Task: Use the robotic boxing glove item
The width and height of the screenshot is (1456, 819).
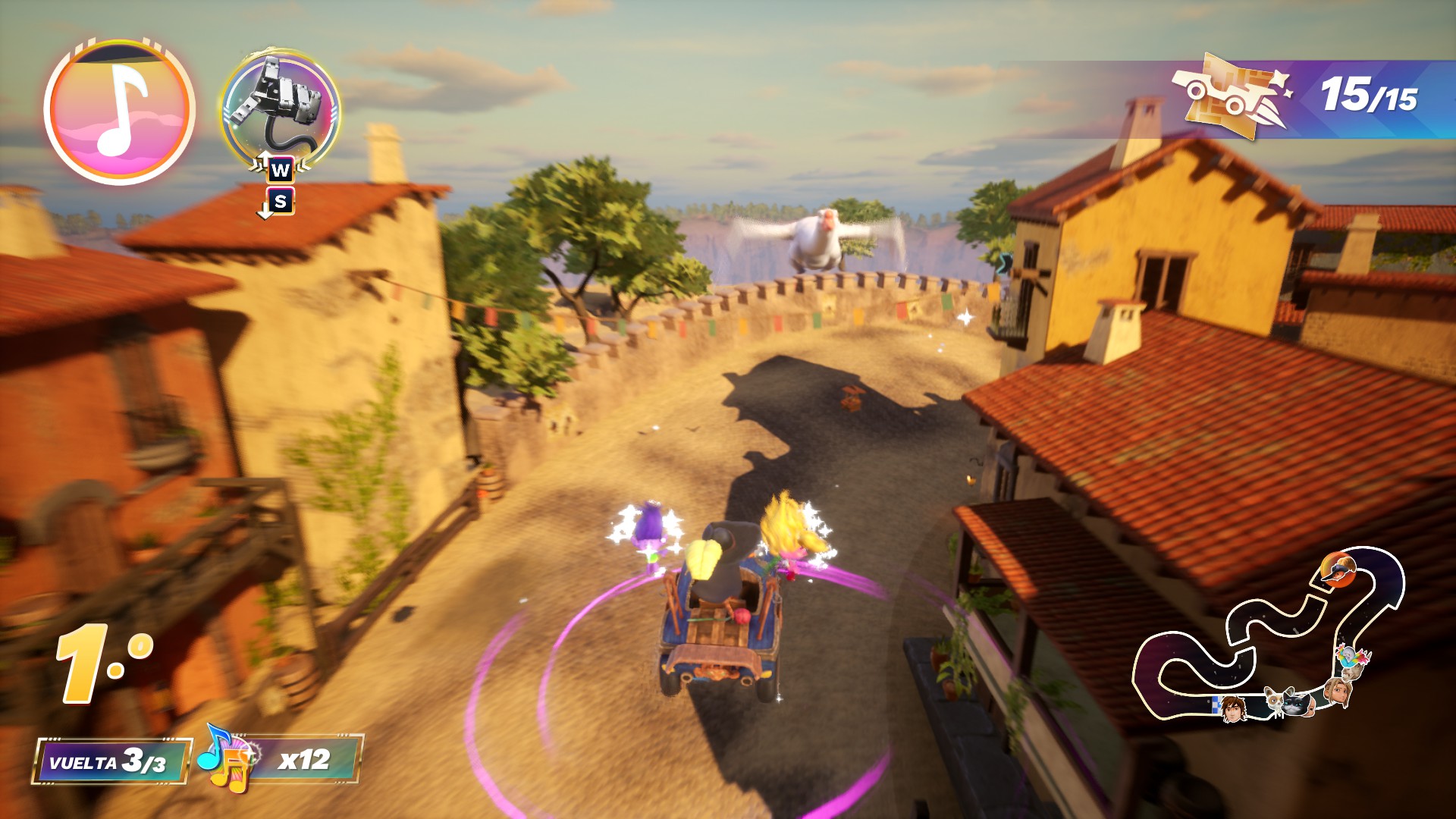Action: click(x=280, y=108)
